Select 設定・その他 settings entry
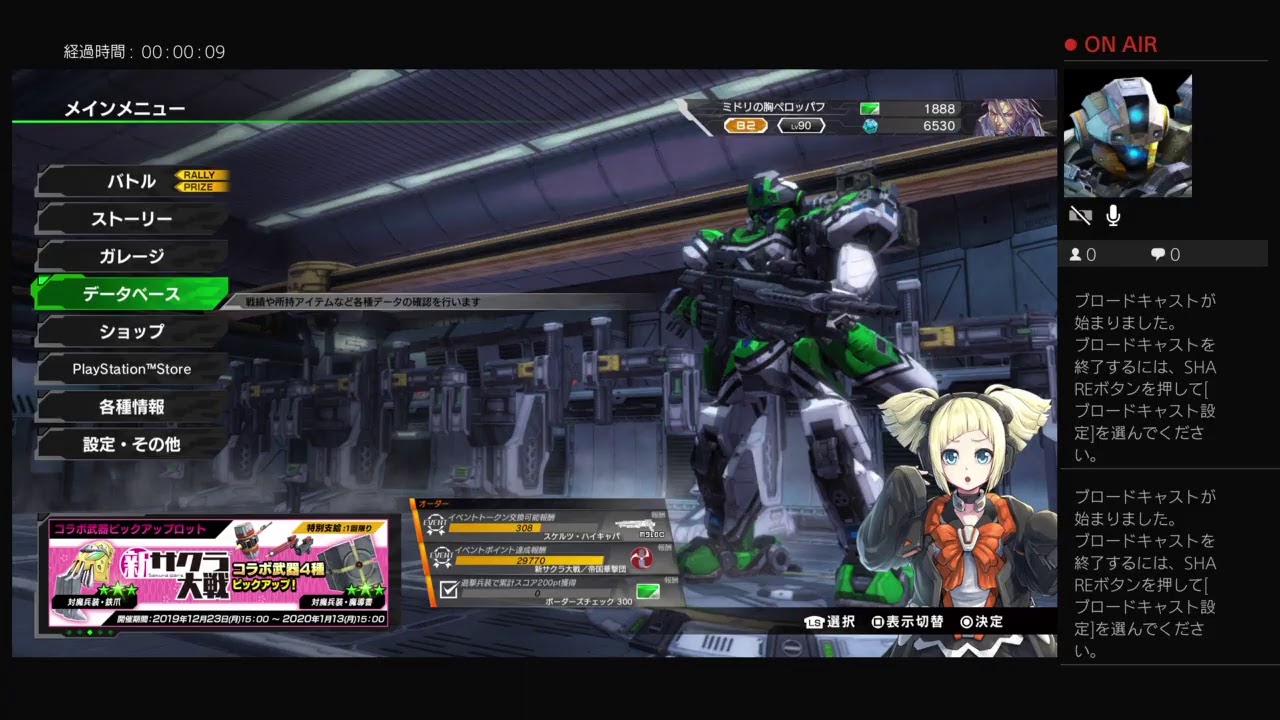This screenshot has width=1280, height=720. (x=132, y=444)
